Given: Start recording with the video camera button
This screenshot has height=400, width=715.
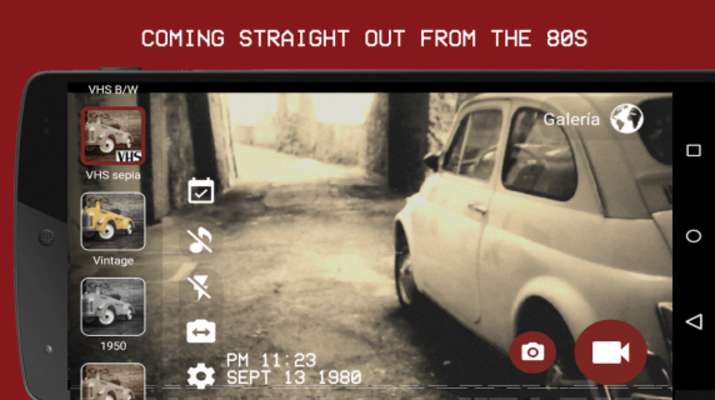Looking at the screenshot, I should [609, 352].
